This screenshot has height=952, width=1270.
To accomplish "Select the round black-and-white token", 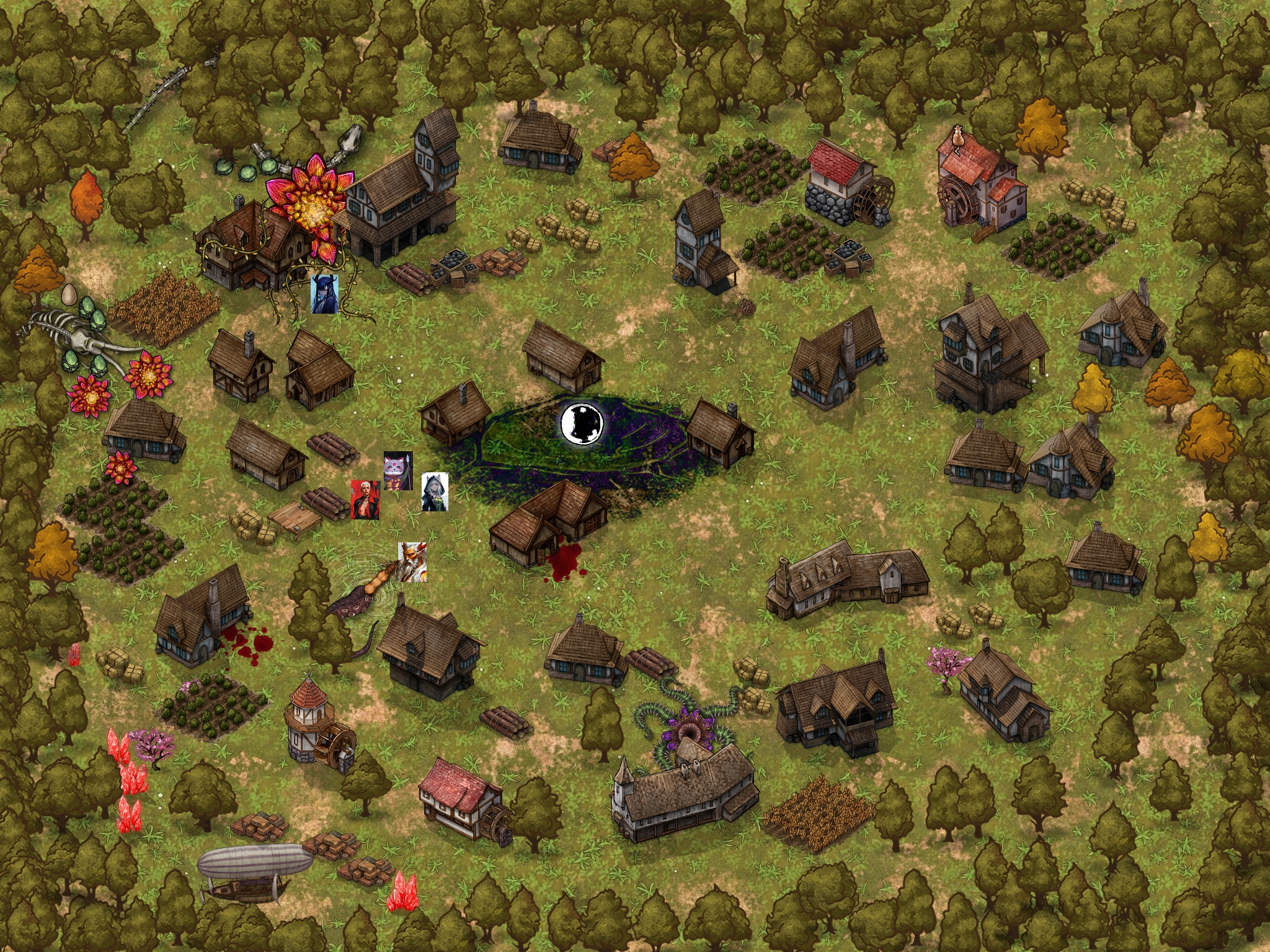I will coord(582,423).
